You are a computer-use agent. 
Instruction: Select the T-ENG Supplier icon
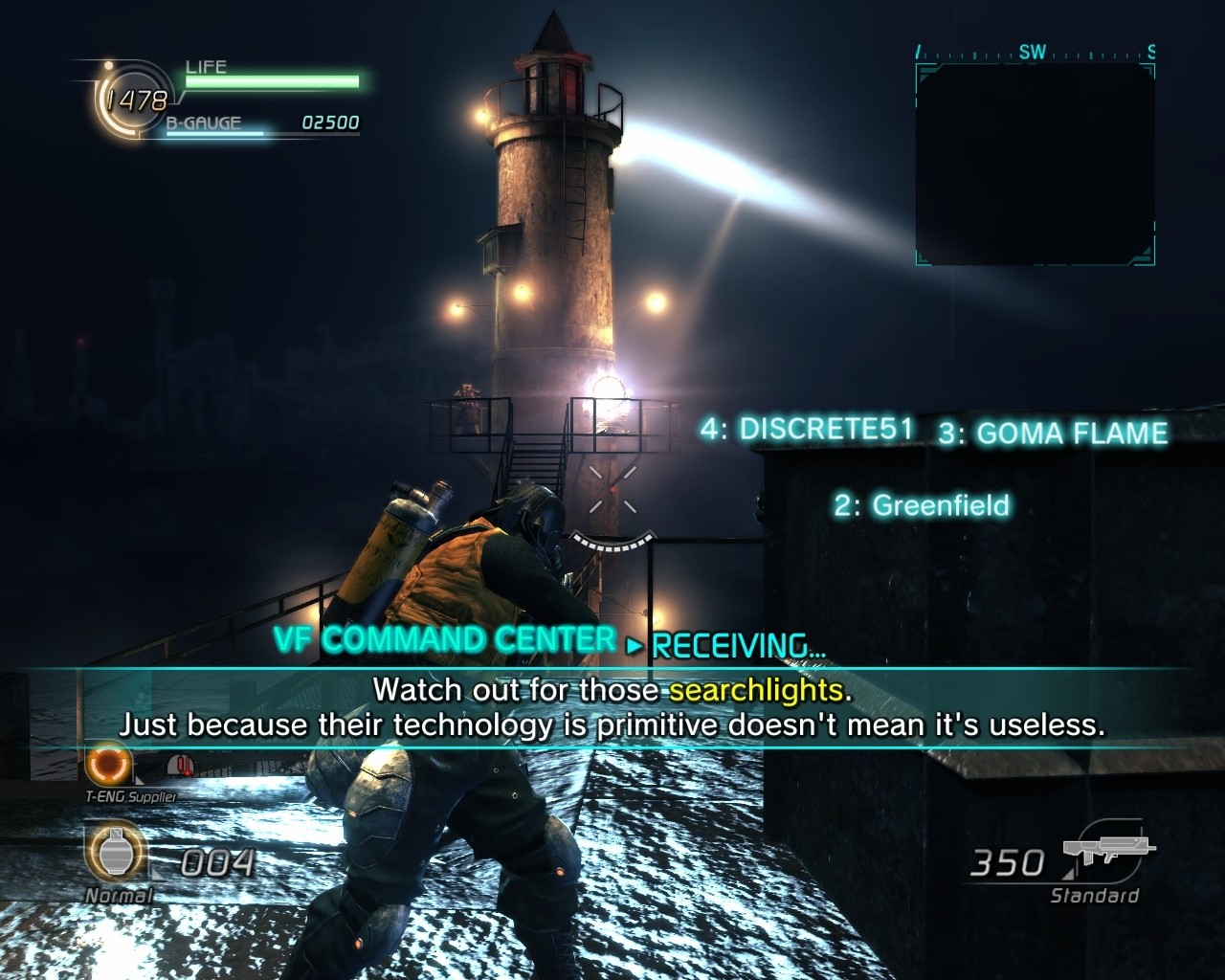coord(107,766)
